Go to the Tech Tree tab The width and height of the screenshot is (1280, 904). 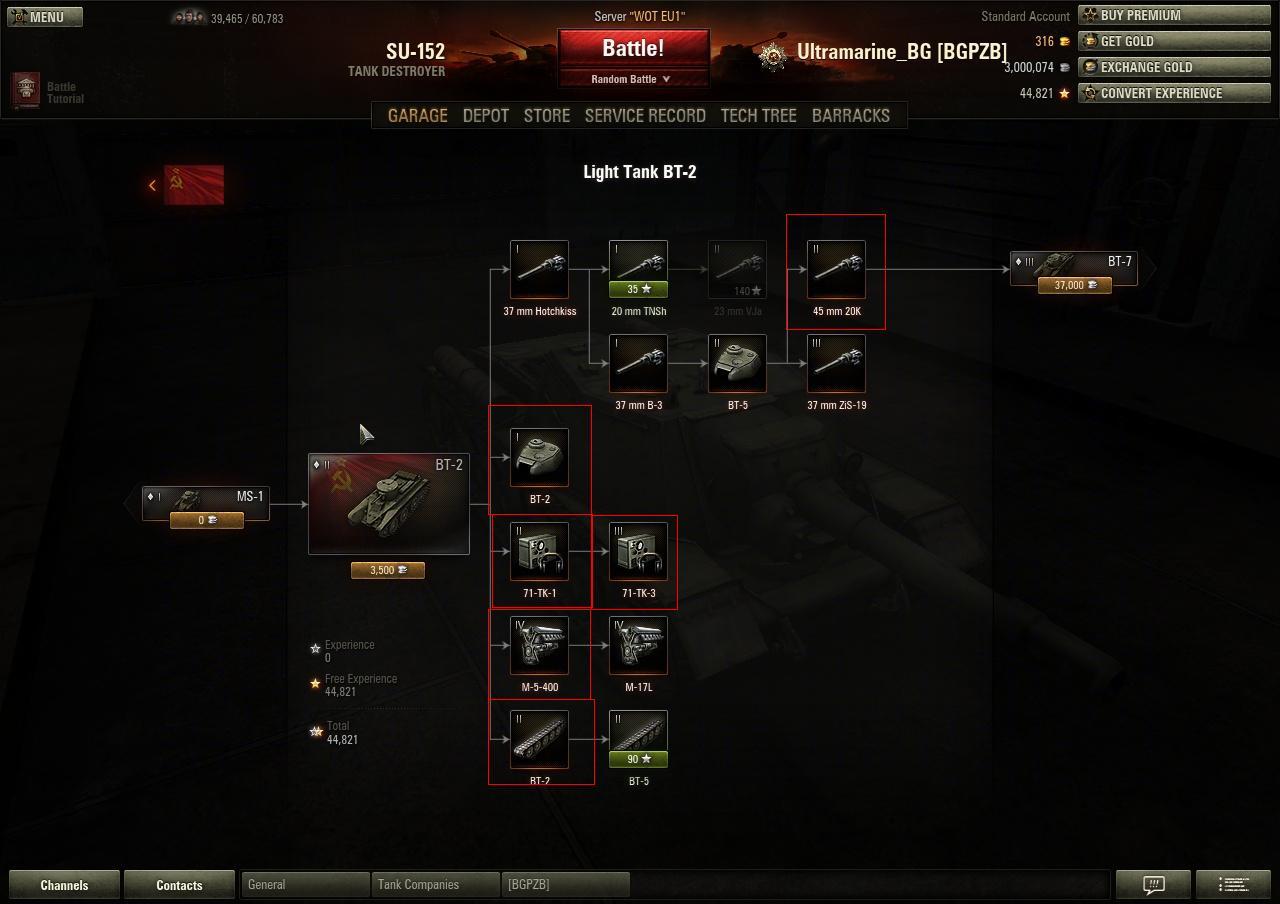tap(758, 116)
